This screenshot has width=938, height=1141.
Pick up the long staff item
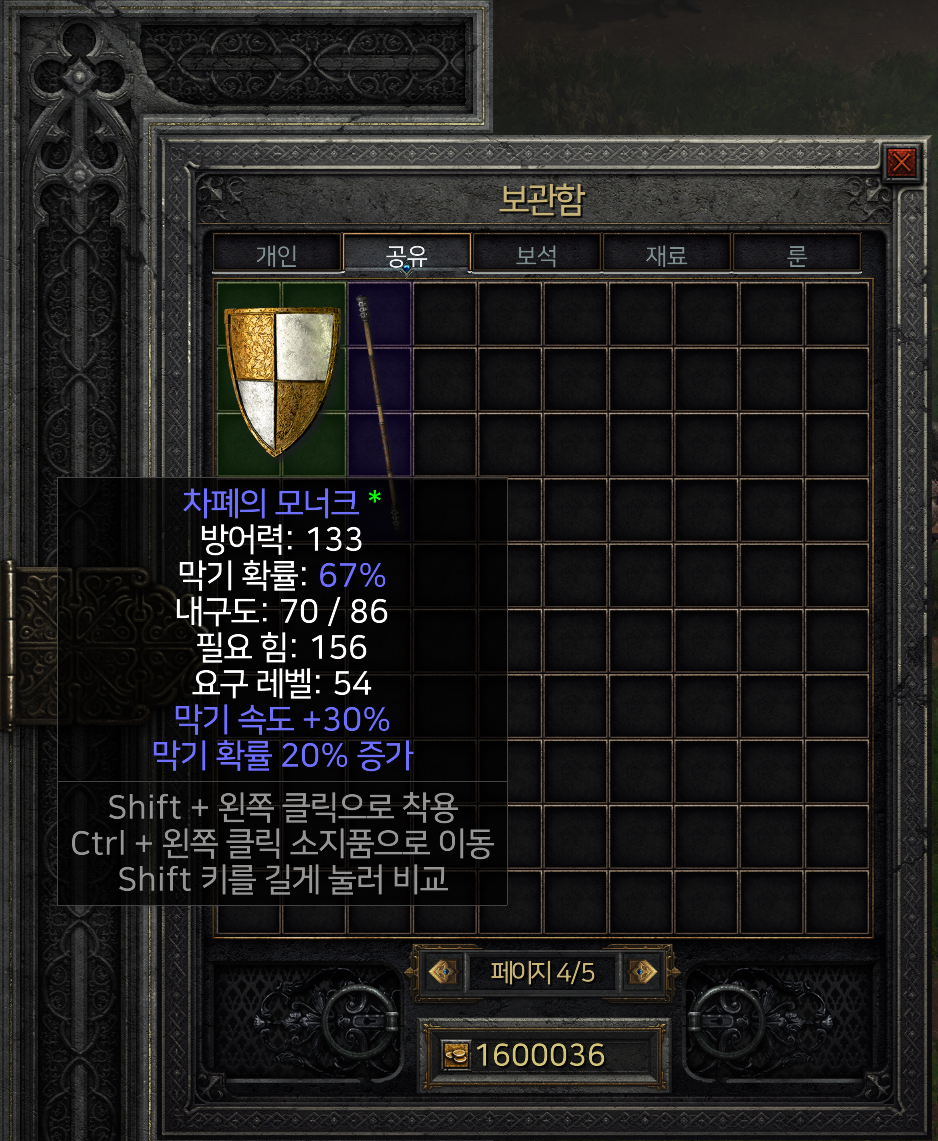pyautogui.click(x=378, y=380)
